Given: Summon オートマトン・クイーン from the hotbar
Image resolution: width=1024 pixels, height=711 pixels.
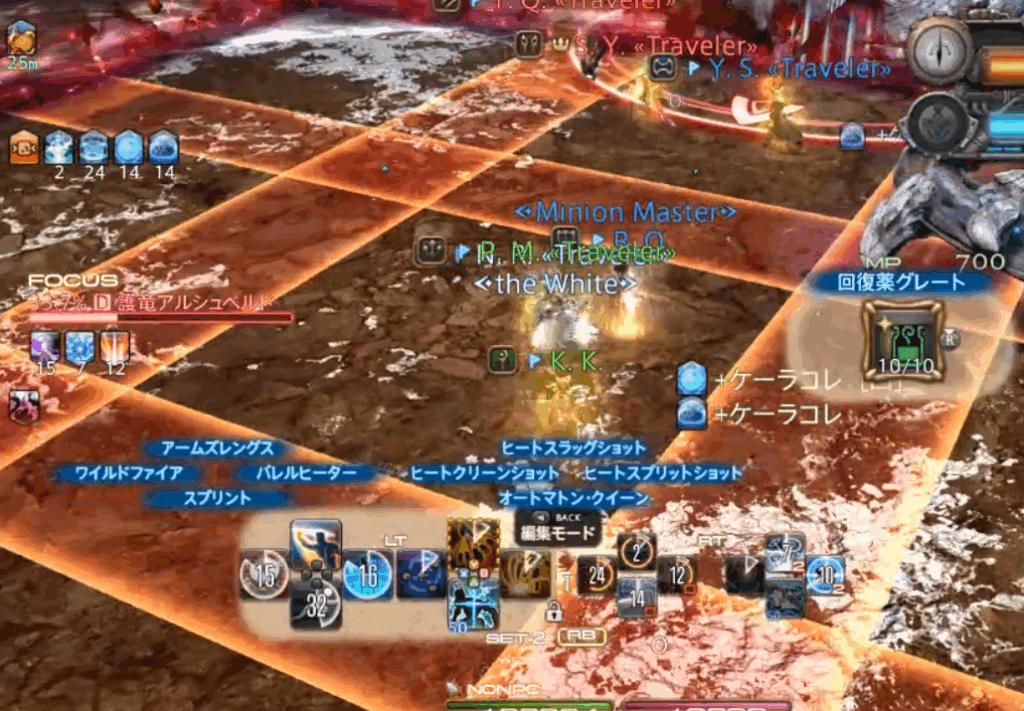Looking at the screenshot, I should 473,604.
